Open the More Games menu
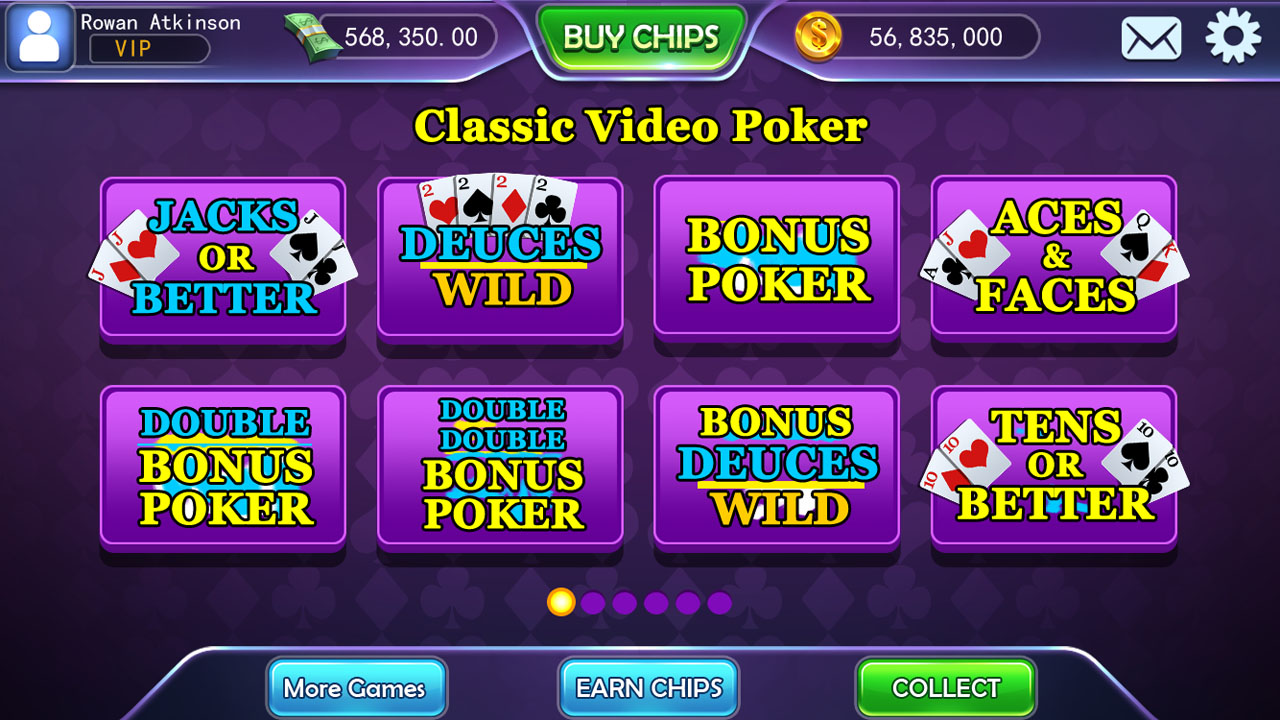The width and height of the screenshot is (1280, 720). [357, 688]
